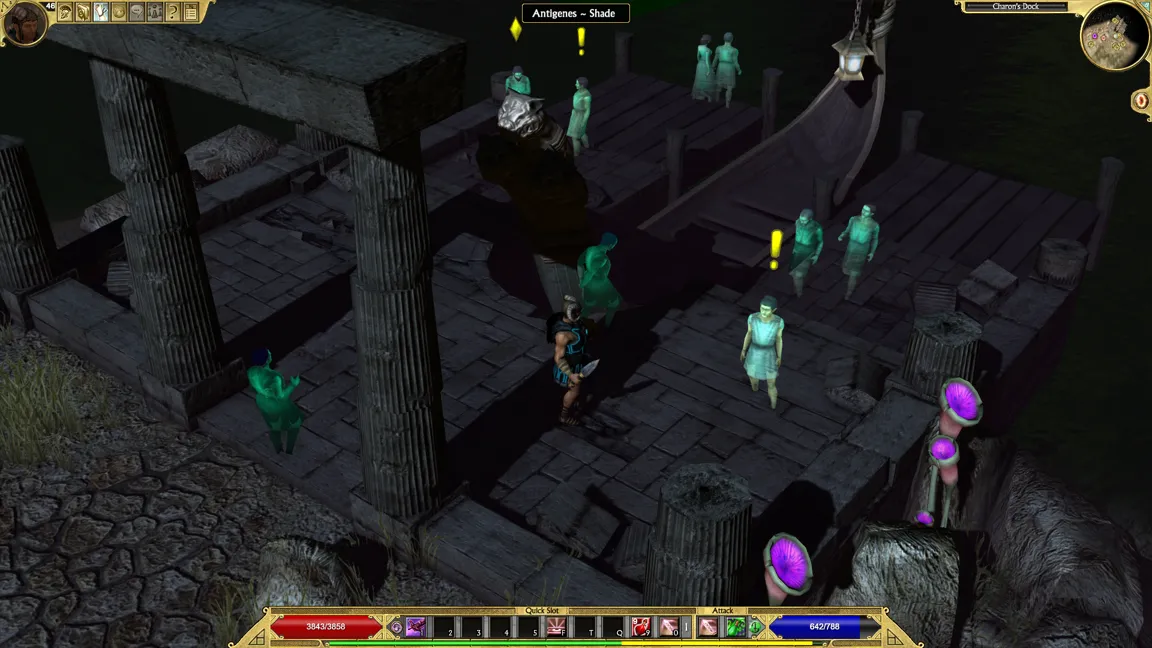Open the chat speech bubble icon

point(136,13)
